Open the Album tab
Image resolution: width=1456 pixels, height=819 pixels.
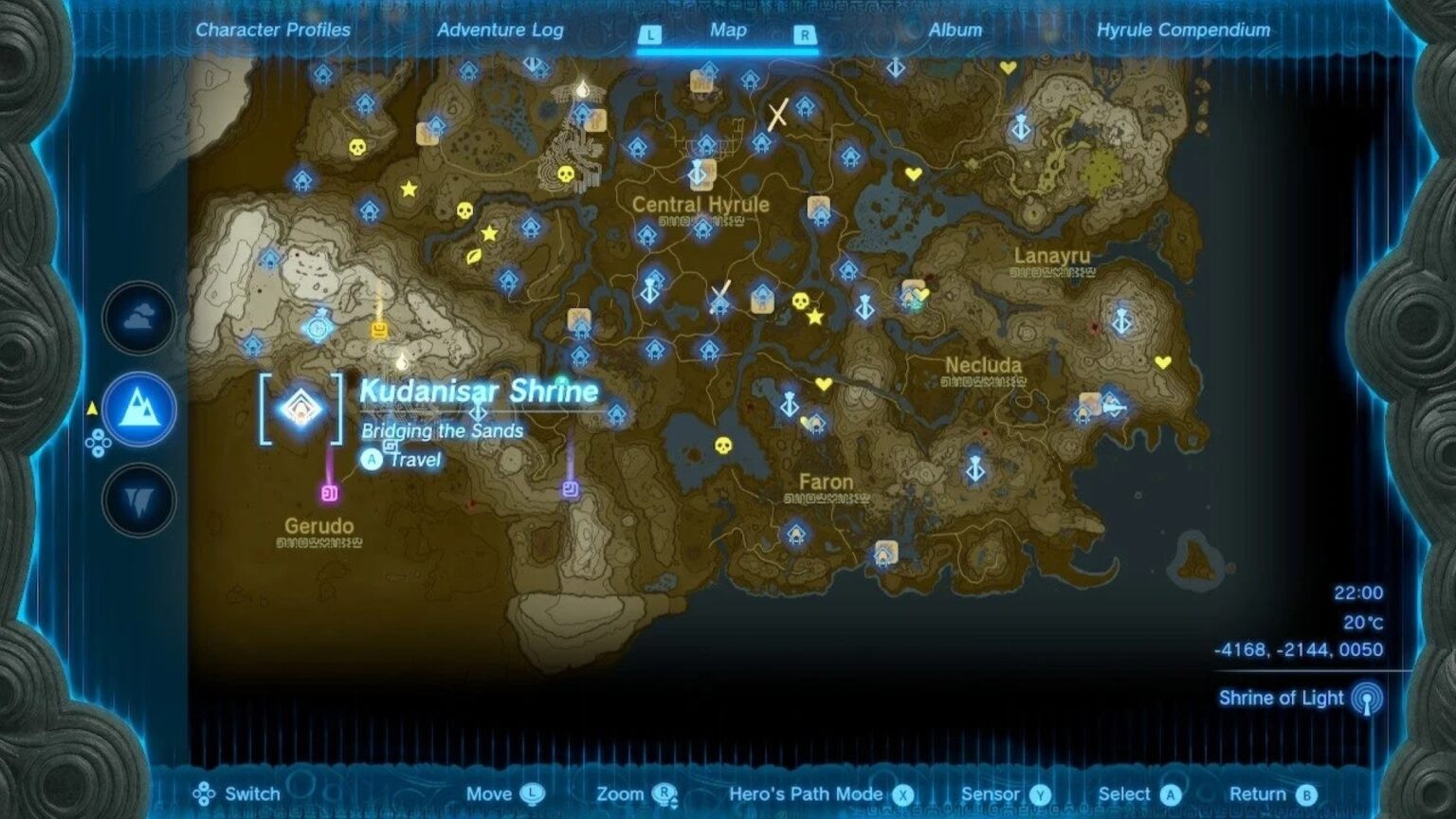pos(954,29)
